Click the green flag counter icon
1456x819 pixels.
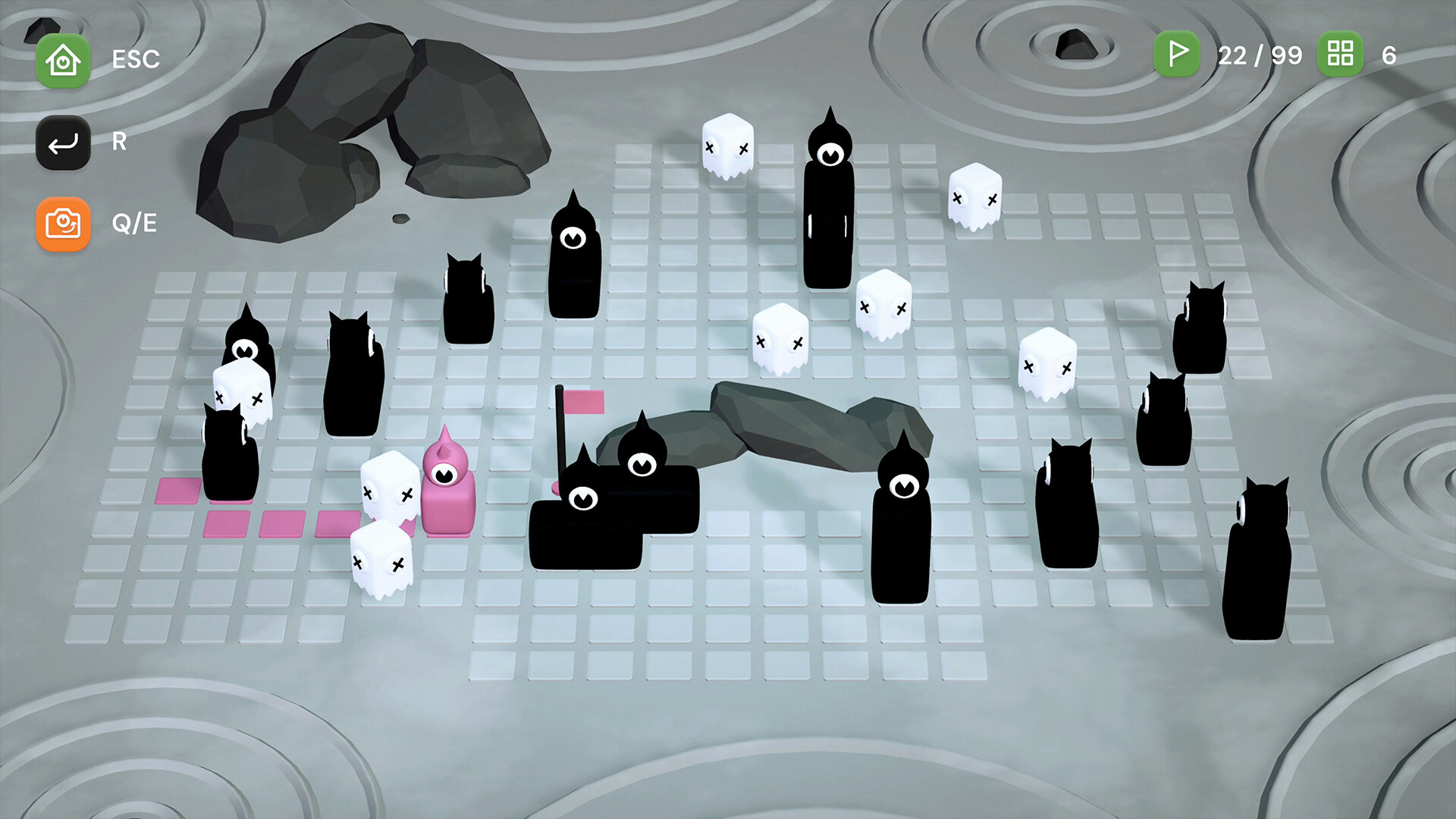coord(1176,55)
